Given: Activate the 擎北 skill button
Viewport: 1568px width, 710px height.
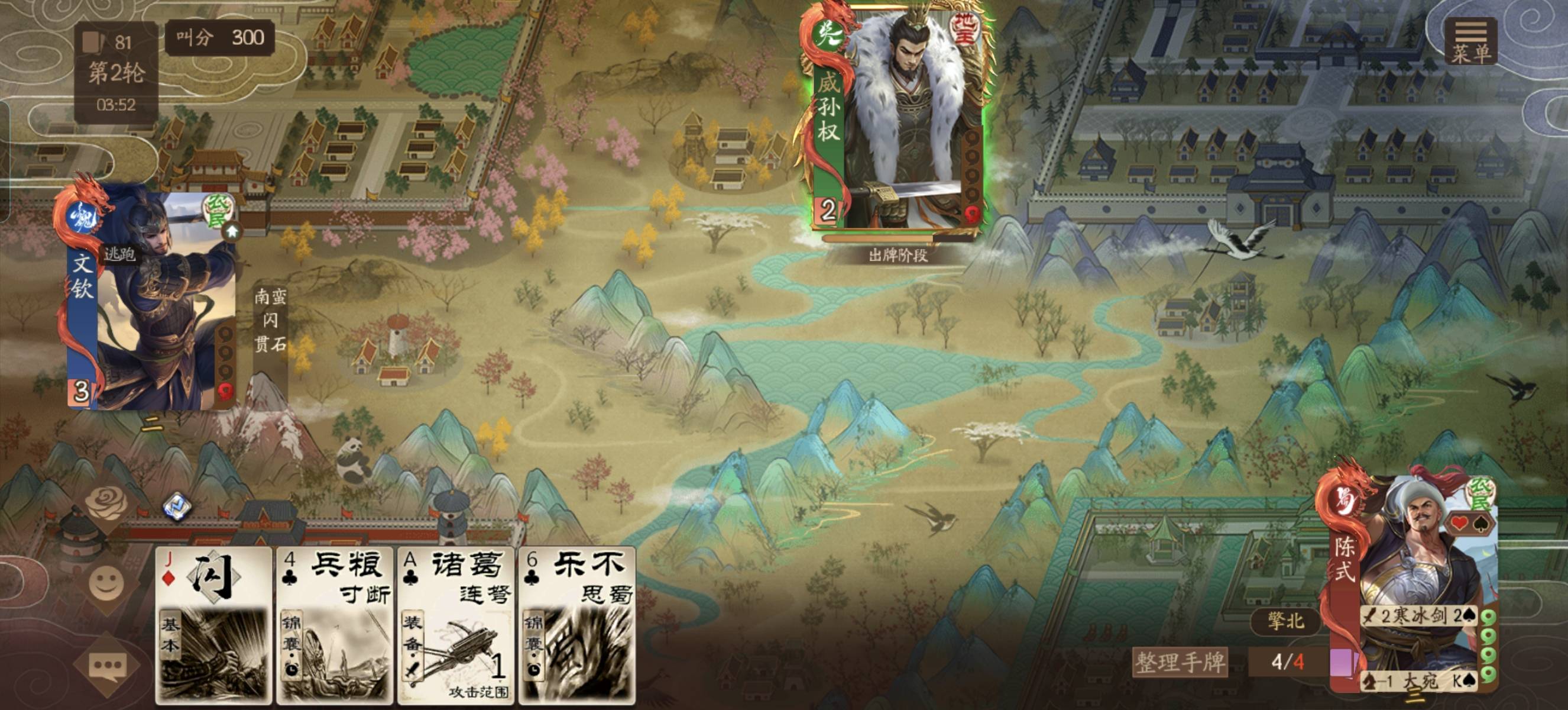Looking at the screenshot, I should click(1285, 621).
